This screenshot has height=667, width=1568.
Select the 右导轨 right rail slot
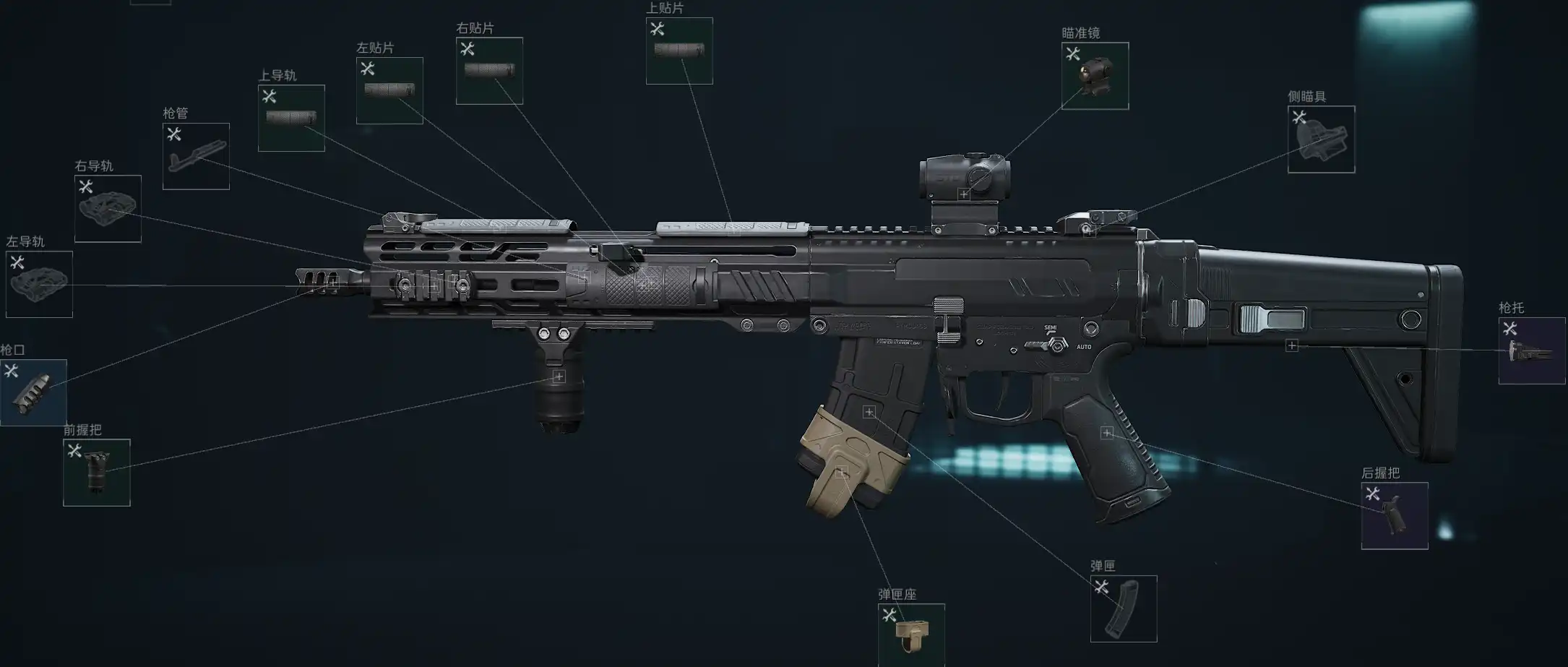pos(108,208)
